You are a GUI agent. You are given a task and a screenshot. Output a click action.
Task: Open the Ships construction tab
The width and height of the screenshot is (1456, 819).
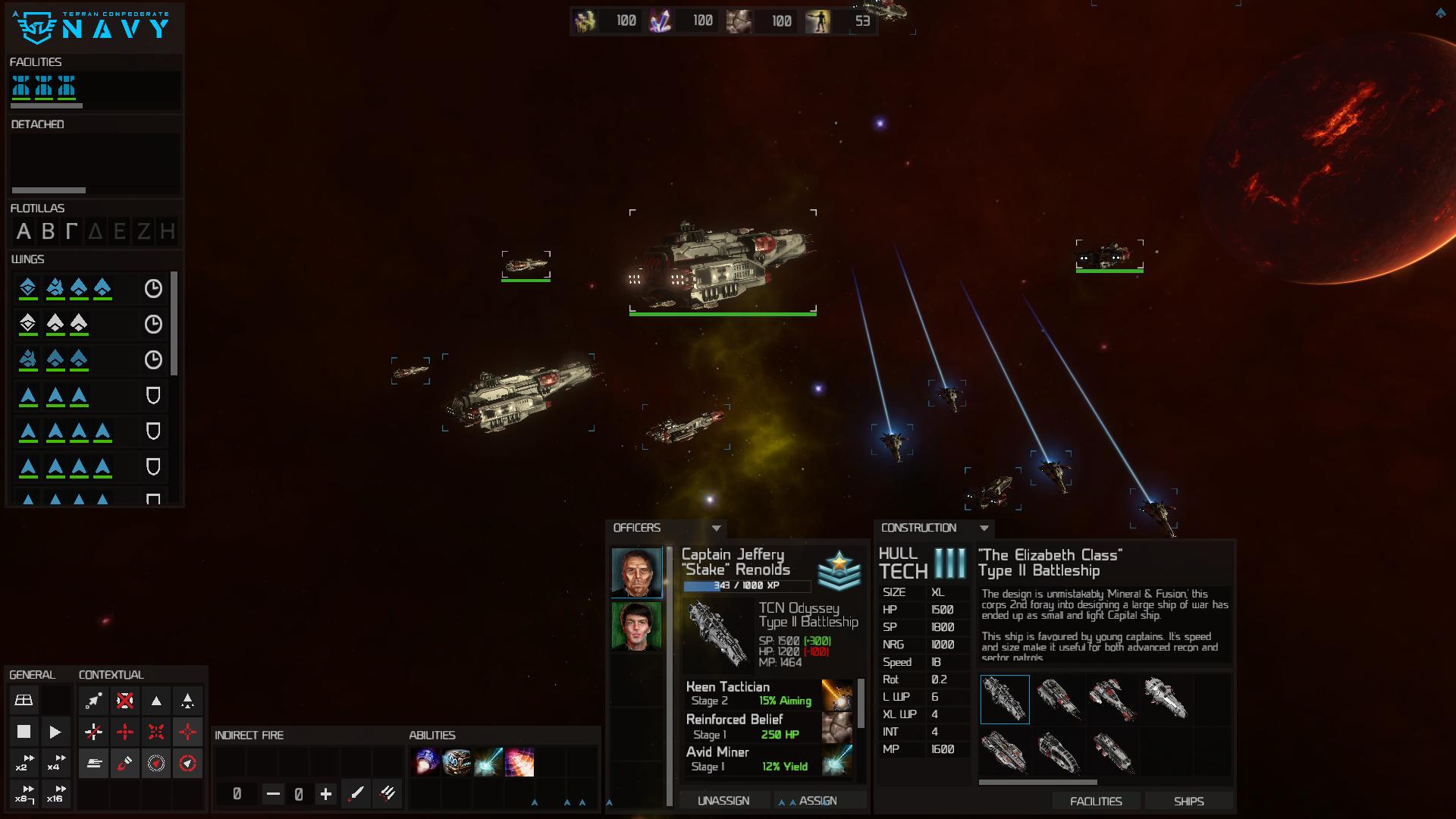(1188, 802)
